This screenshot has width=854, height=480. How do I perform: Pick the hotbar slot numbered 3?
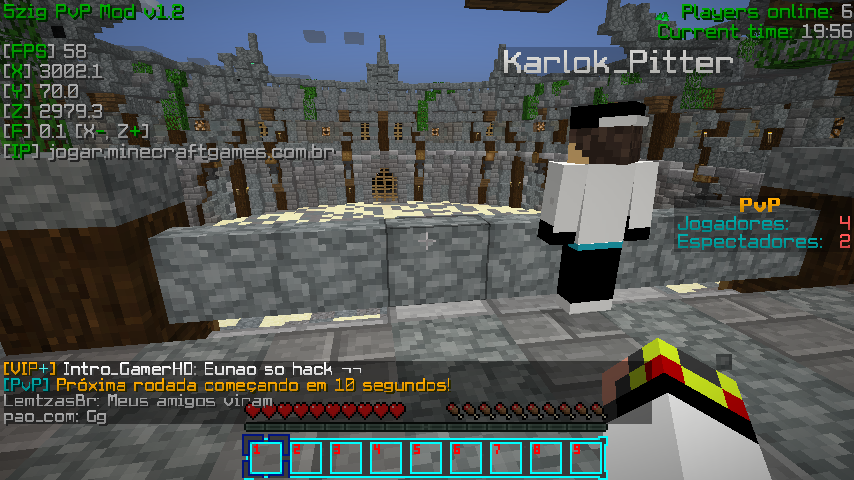(345, 457)
